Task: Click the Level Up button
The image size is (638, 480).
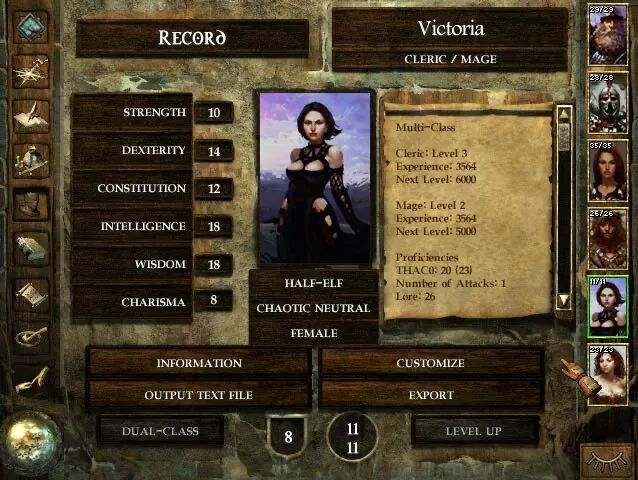Action: 475,431
